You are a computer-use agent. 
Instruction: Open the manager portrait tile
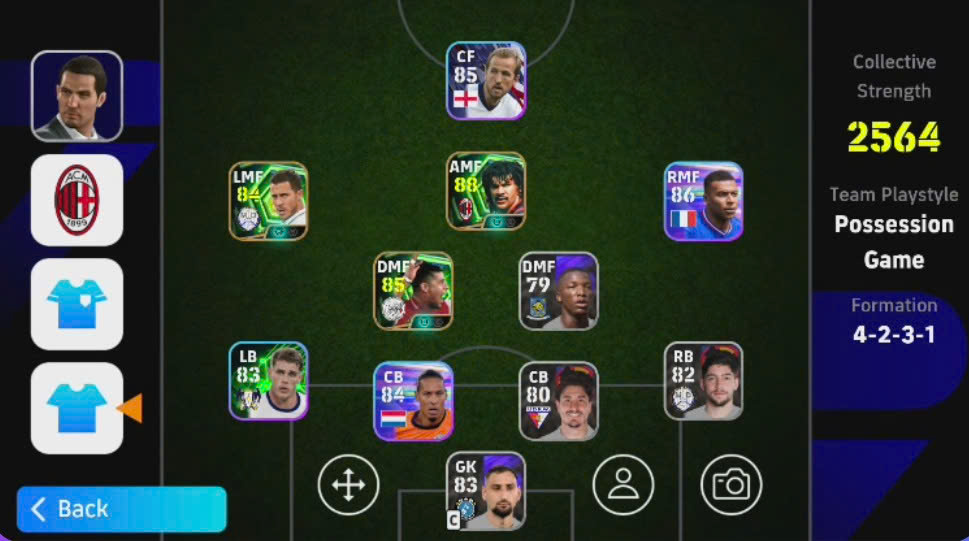[x=77, y=96]
